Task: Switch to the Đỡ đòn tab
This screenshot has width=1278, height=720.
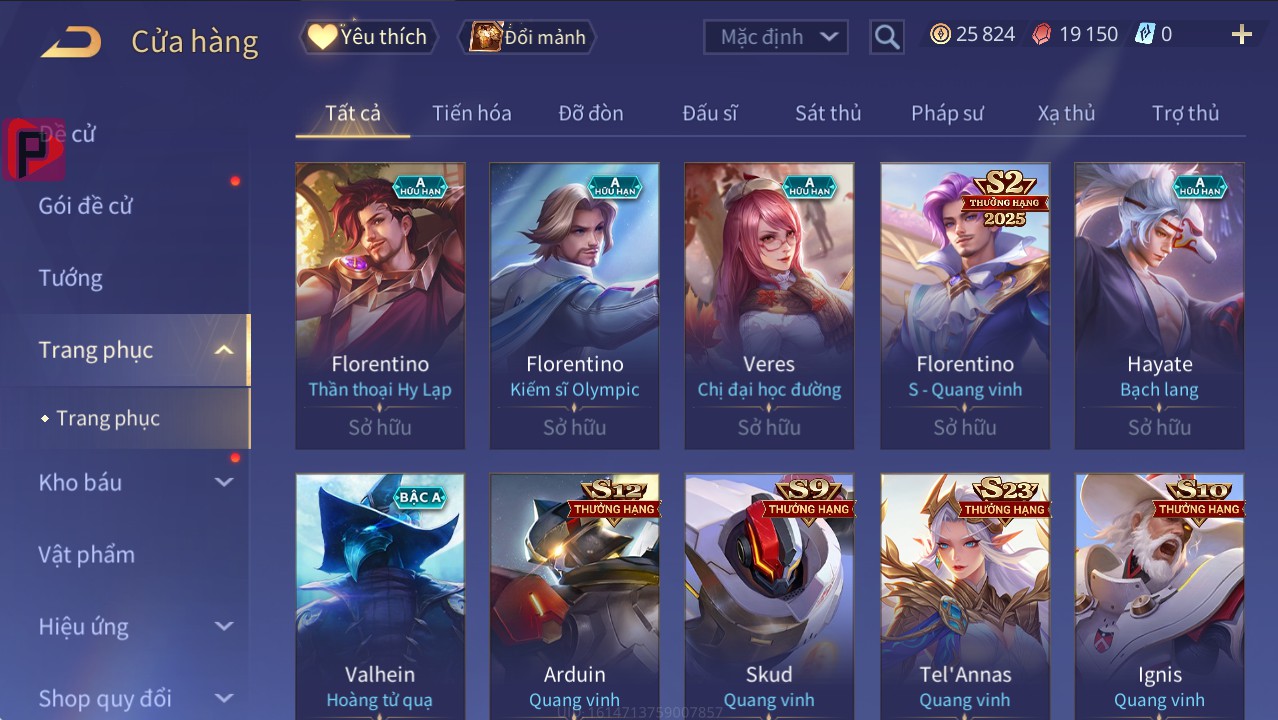Action: click(591, 113)
